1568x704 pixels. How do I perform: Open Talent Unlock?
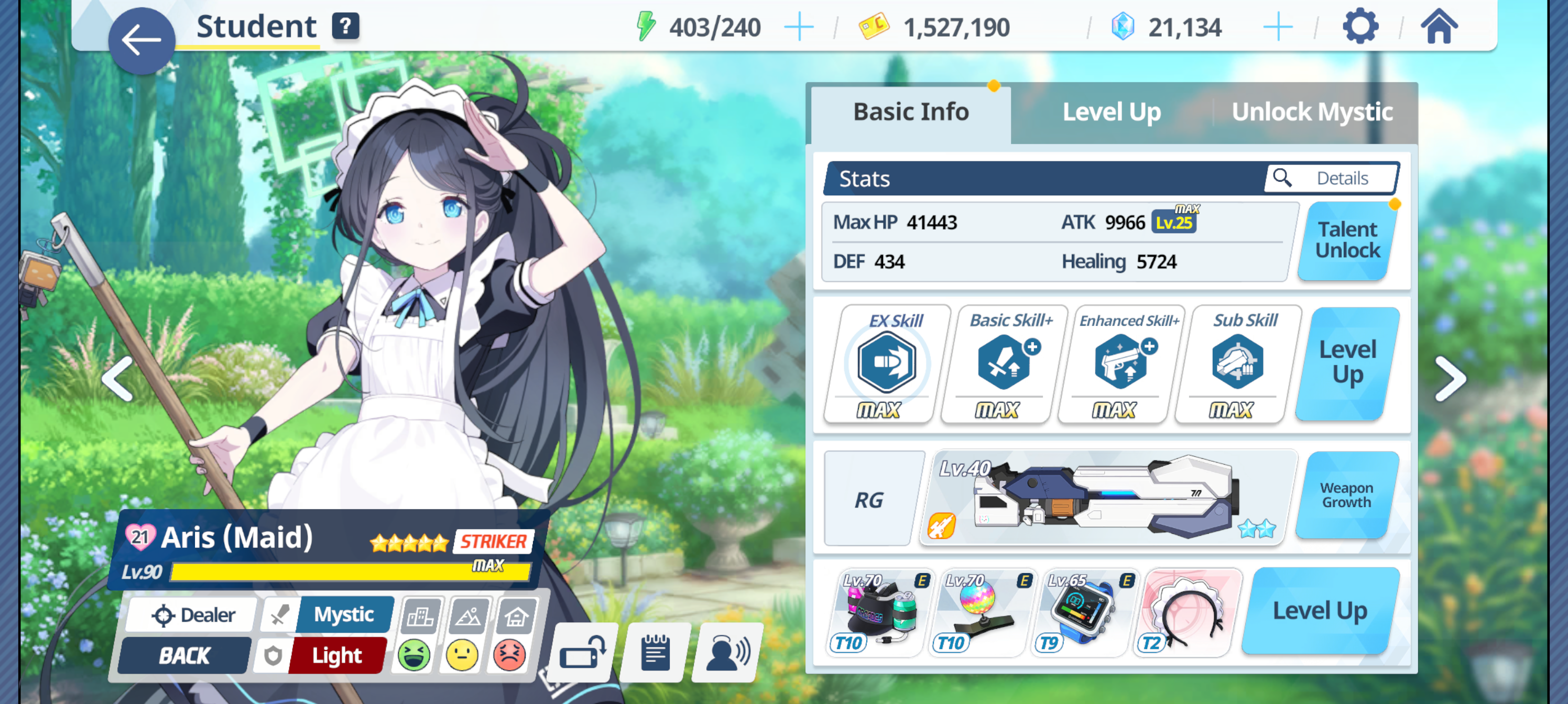[x=1347, y=240]
